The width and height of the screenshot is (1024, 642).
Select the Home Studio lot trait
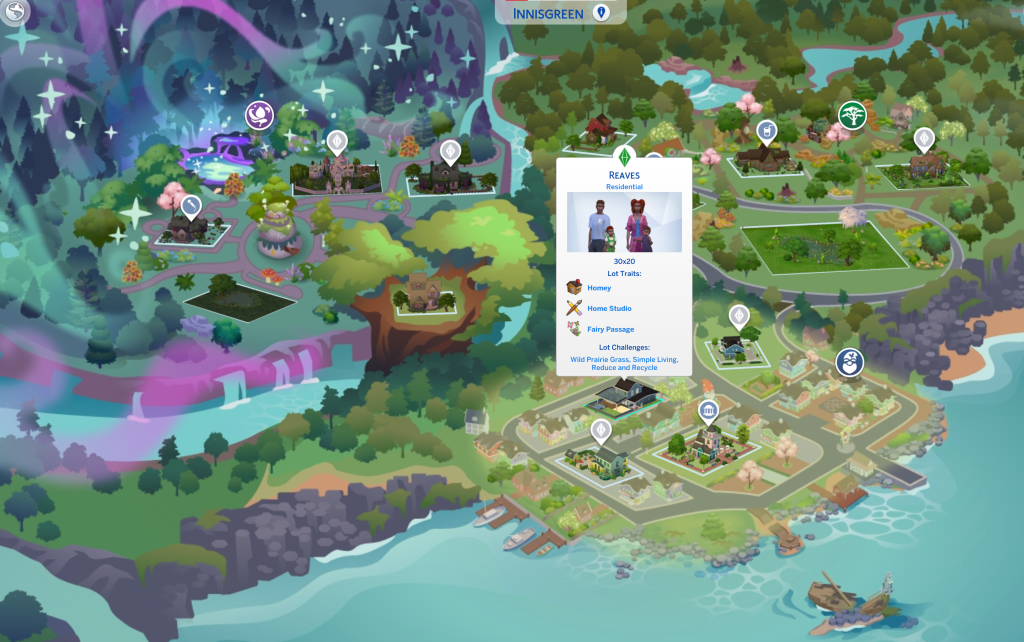tap(608, 308)
